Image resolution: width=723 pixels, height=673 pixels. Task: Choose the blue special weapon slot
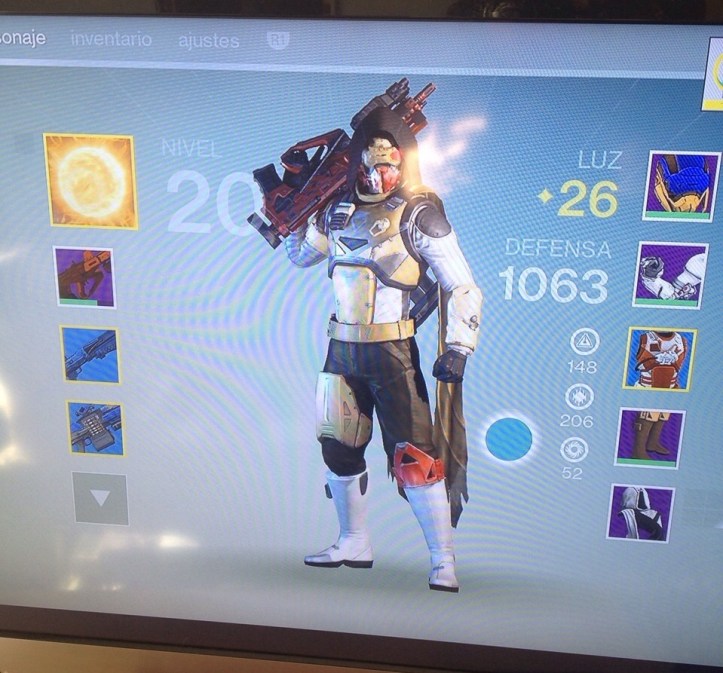tap(90, 354)
